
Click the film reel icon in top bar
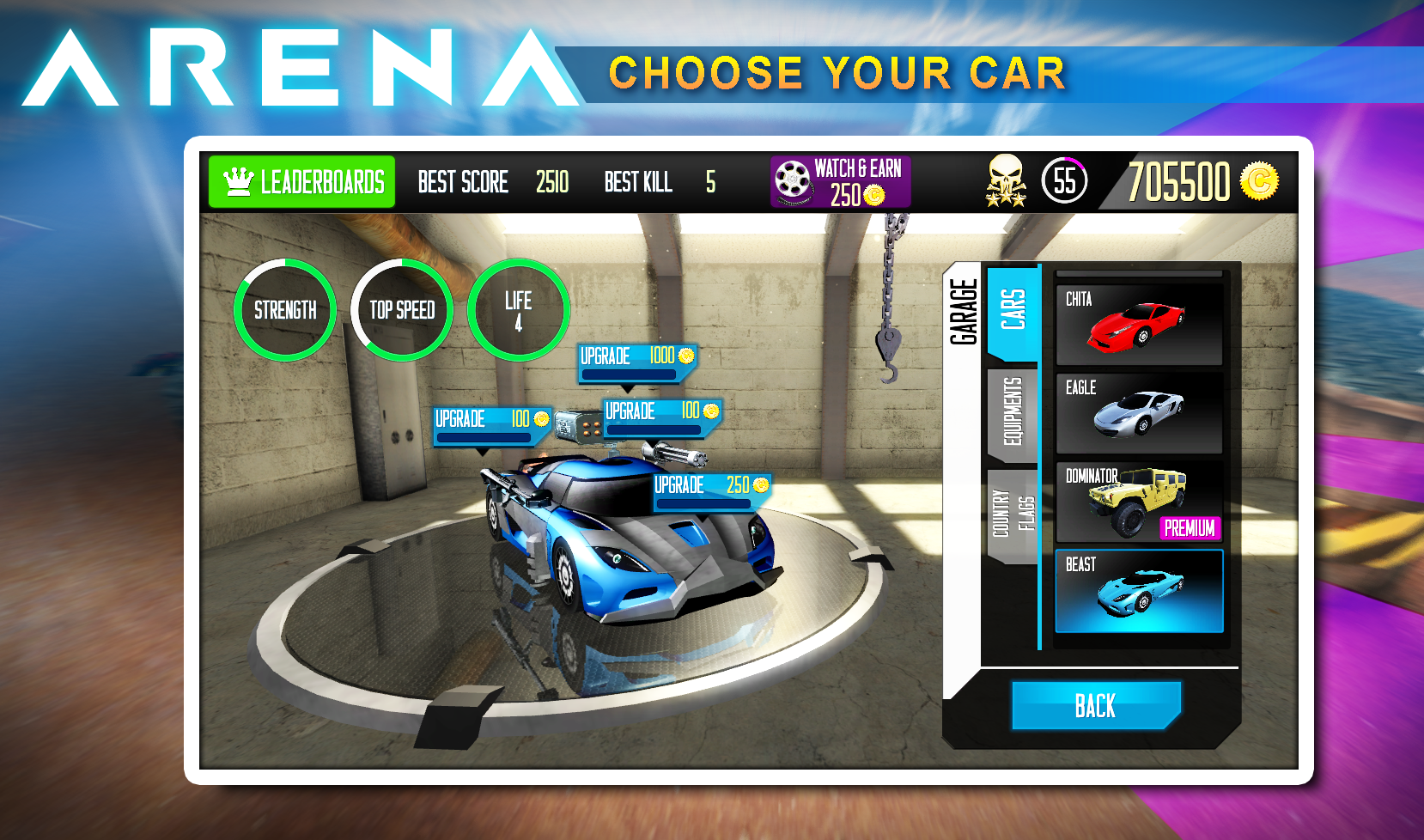[x=792, y=180]
